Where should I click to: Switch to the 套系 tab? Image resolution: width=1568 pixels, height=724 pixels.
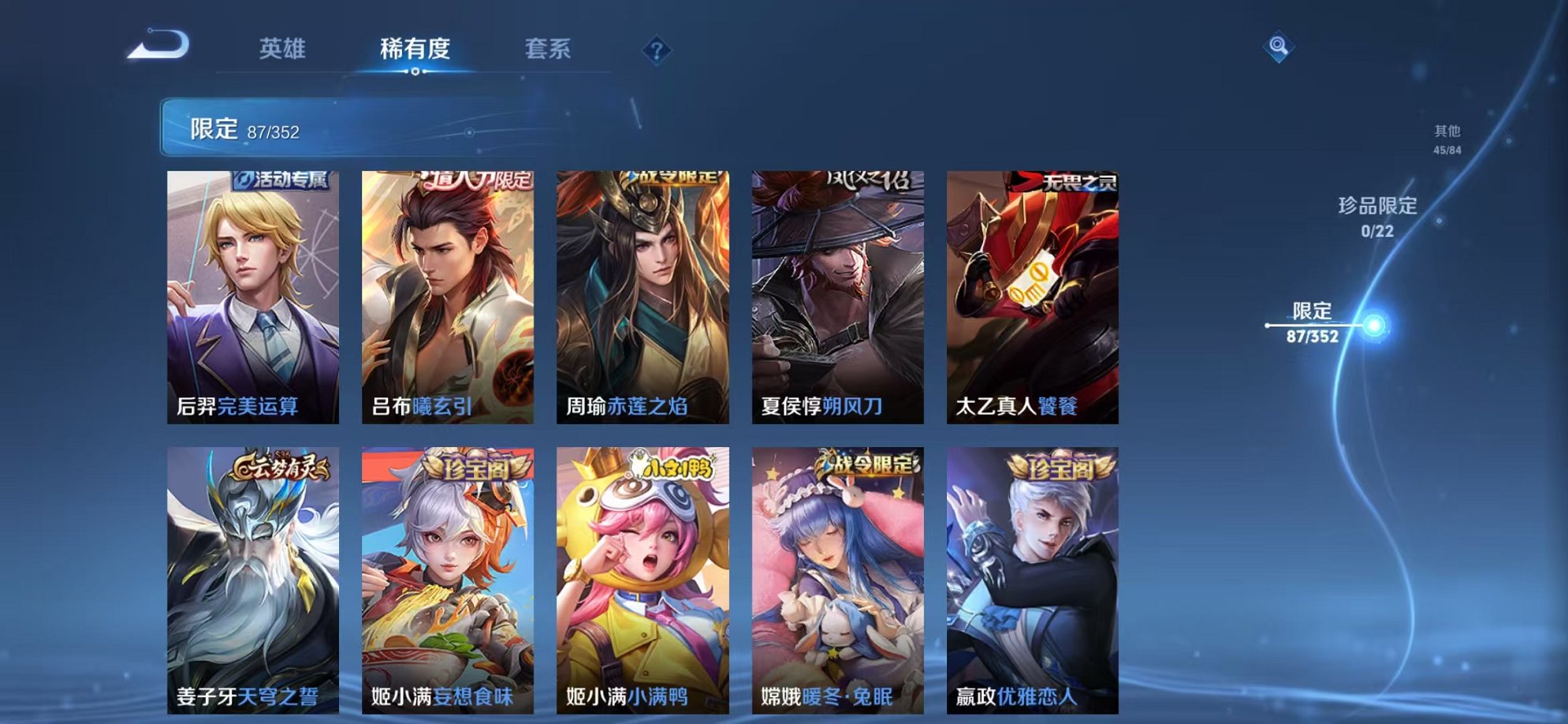coord(549,49)
